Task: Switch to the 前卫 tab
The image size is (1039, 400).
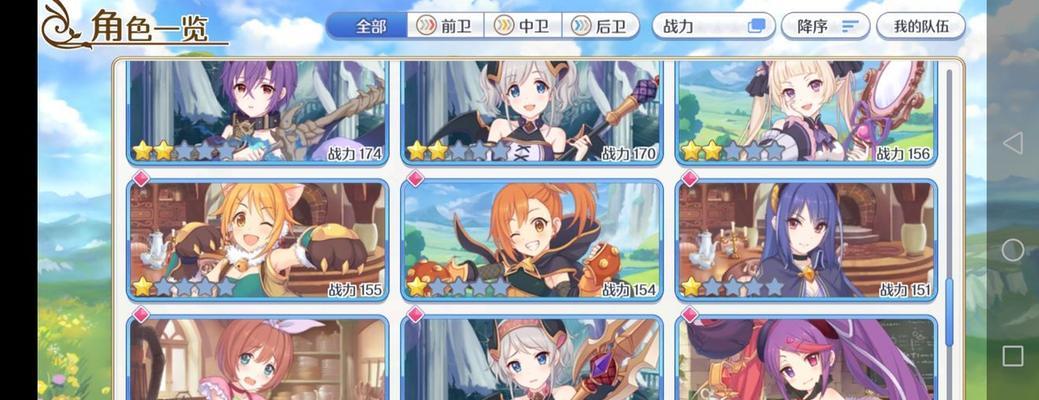Action: [x=446, y=26]
